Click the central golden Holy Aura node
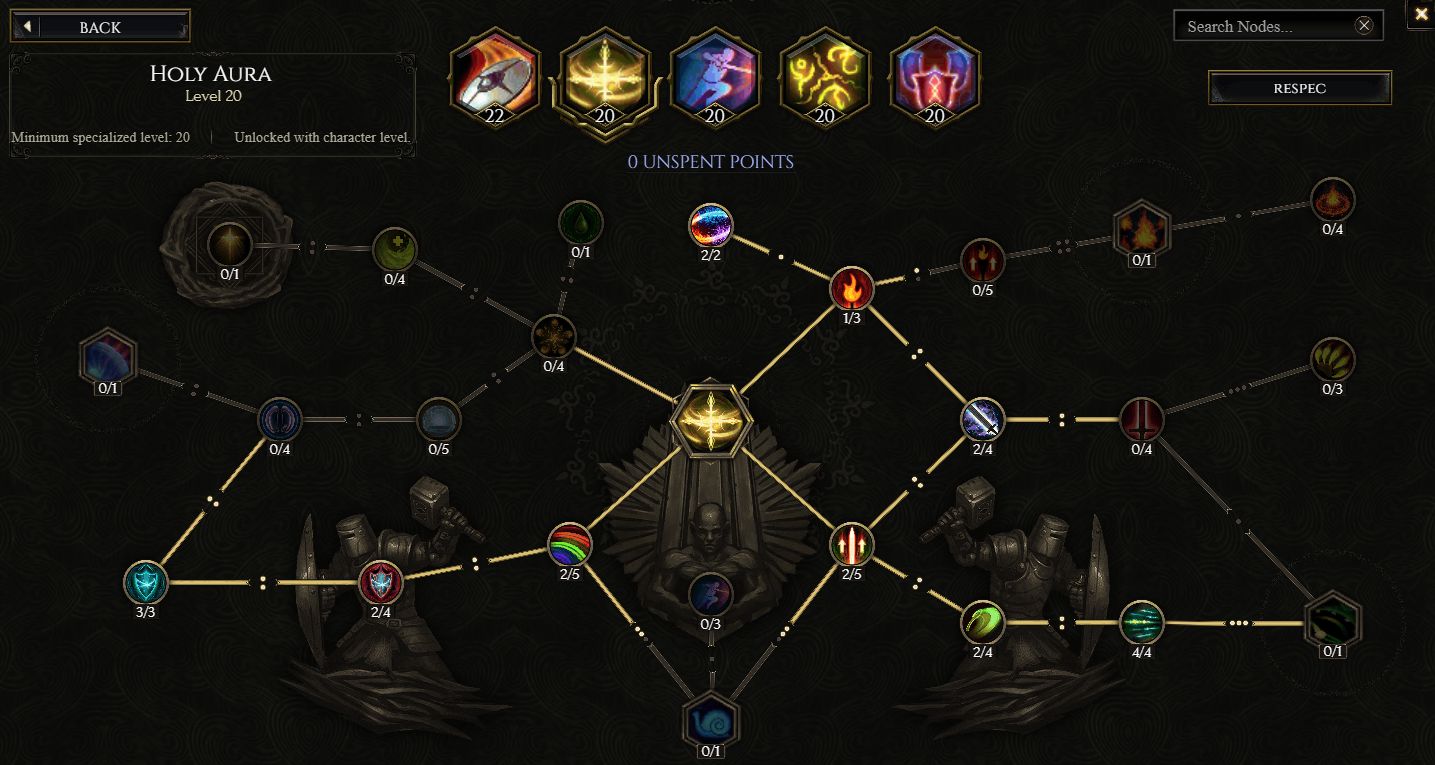1435x765 pixels. point(711,420)
